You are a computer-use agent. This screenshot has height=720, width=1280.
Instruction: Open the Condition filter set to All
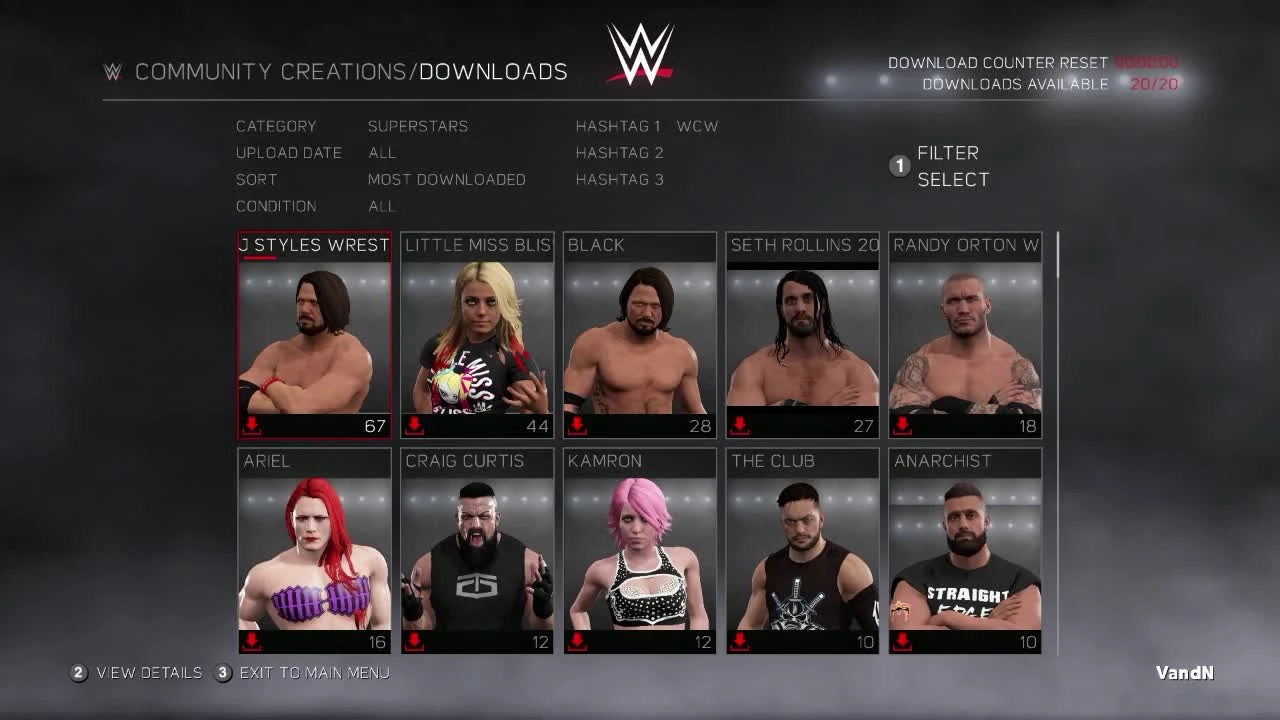[x=381, y=206]
